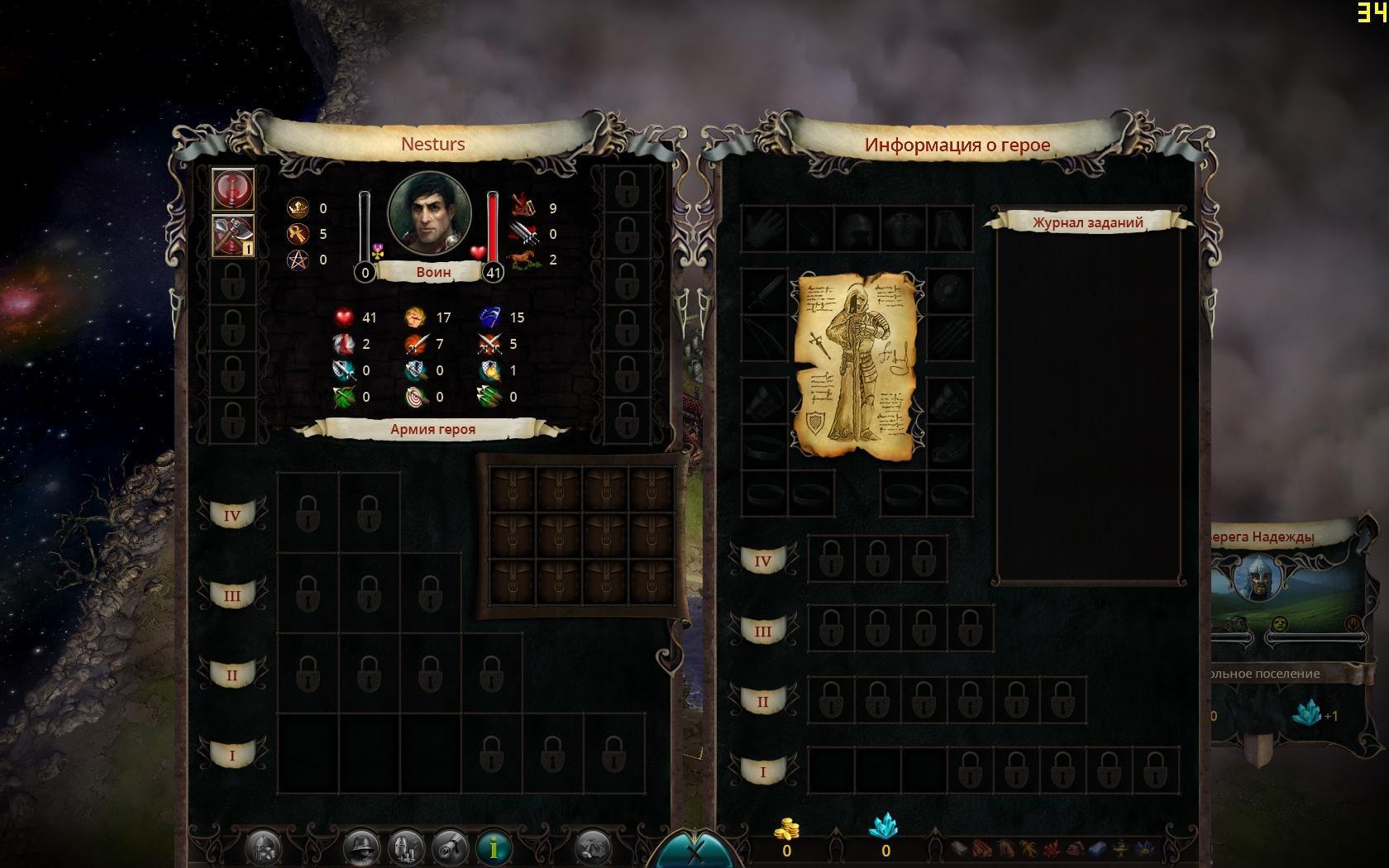The image size is (1389, 868).
Task: Select tier IV army row label
Action: click(232, 516)
